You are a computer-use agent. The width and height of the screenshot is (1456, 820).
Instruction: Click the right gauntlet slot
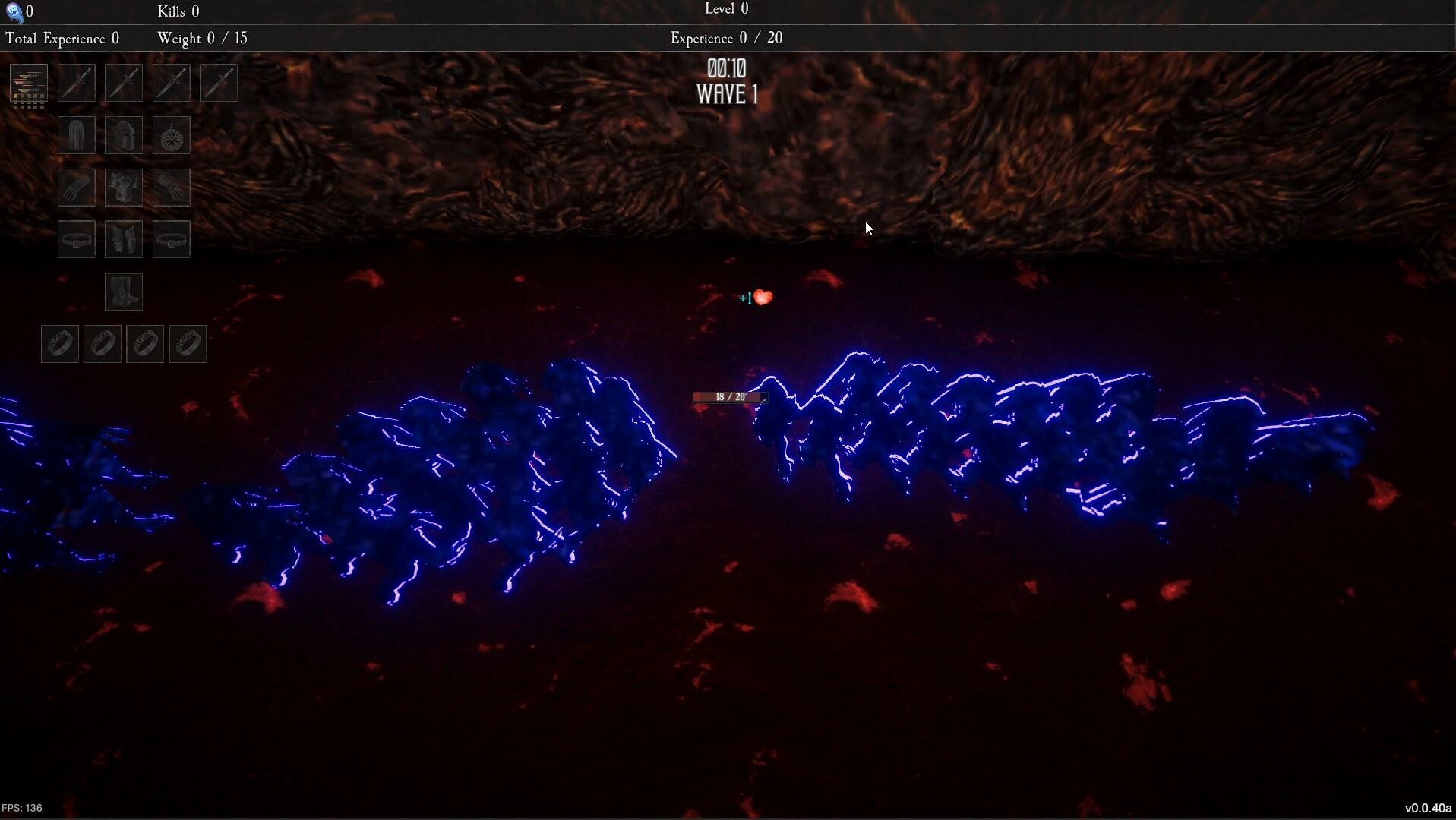pyautogui.click(x=171, y=187)
